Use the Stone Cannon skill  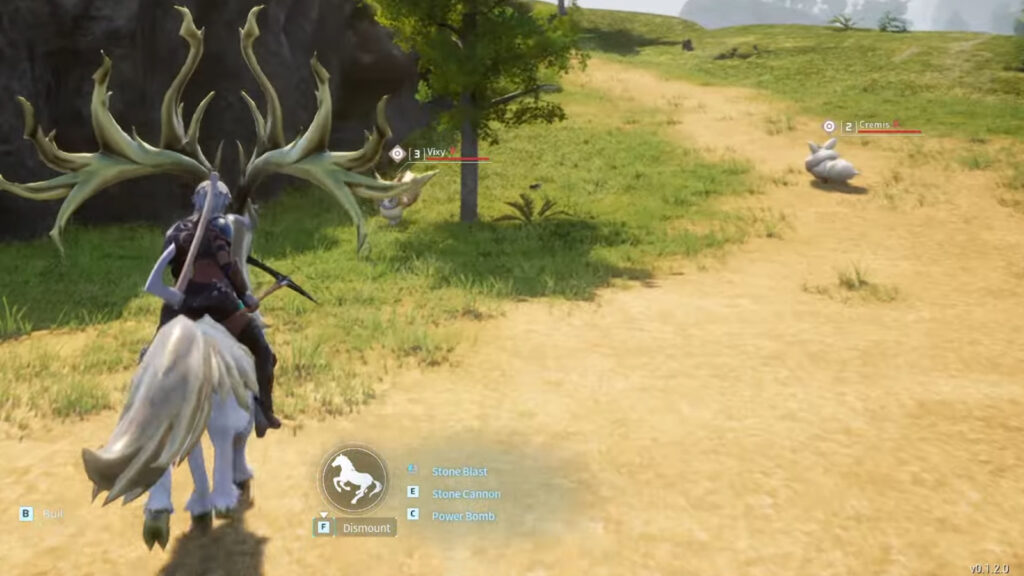pos(465,494)
